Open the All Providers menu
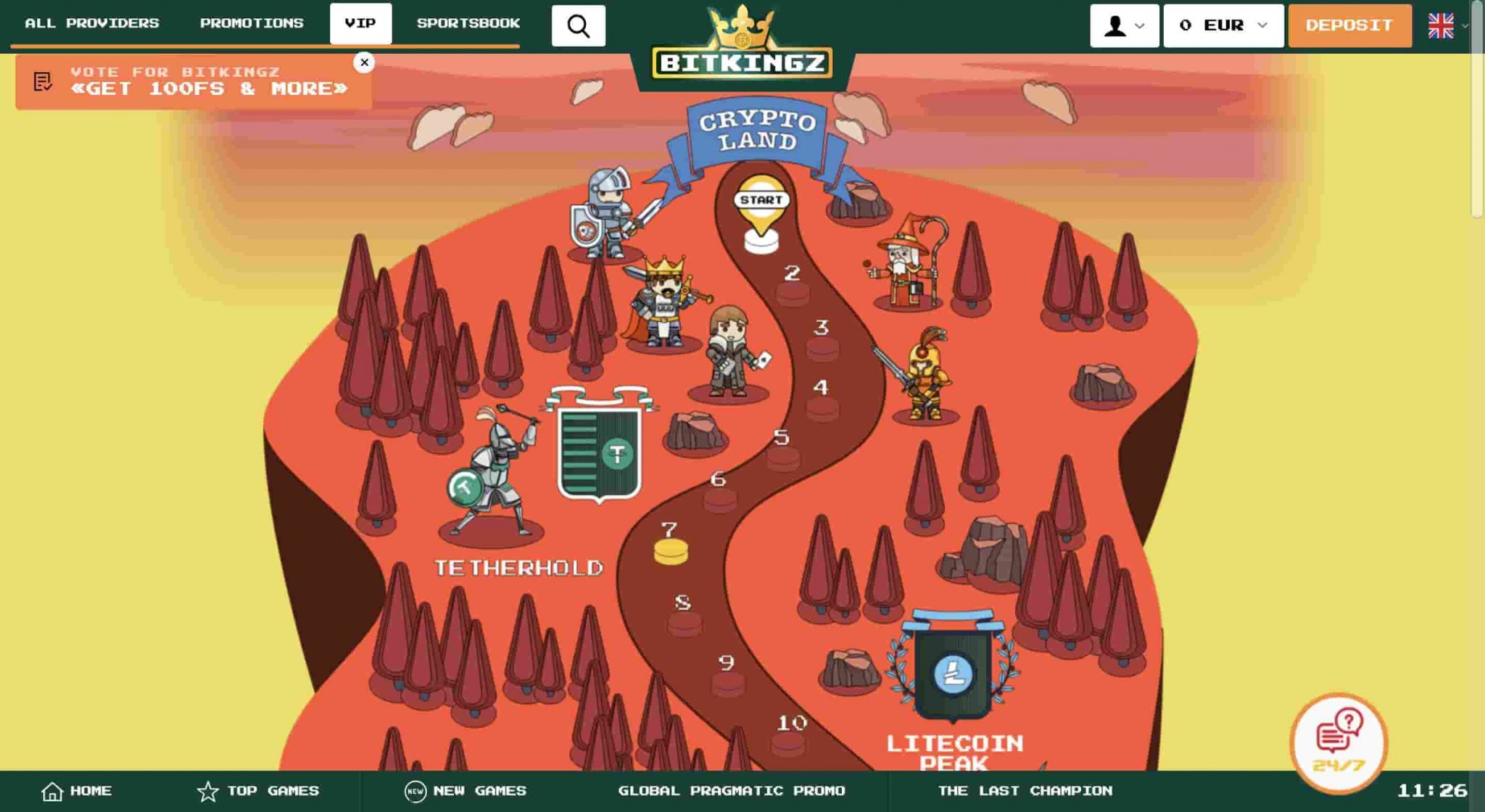1485x812 pixels. 92,23
